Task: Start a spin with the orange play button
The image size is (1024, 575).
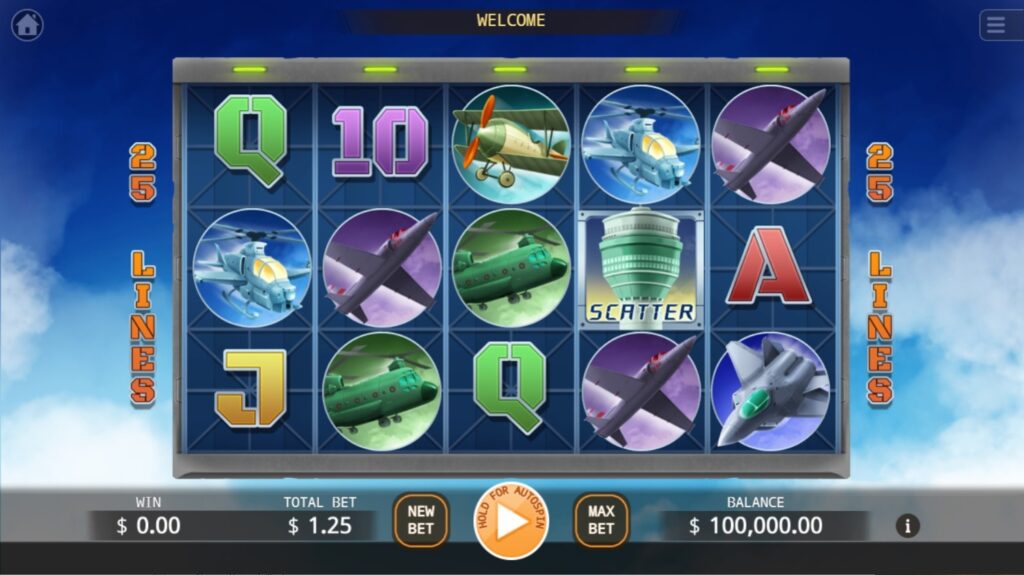Action: [x=511, y=521]
